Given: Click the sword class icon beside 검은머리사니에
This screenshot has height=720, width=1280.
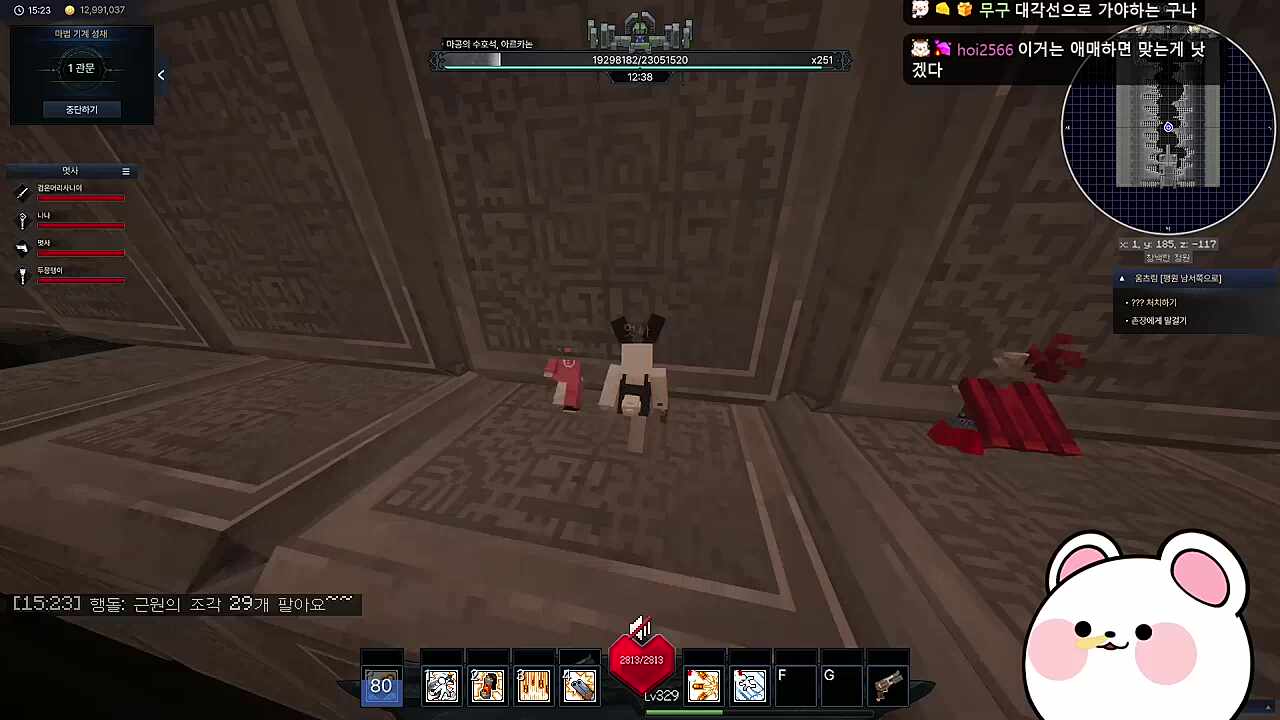Looking at the screenshot, I should point(22,193).
